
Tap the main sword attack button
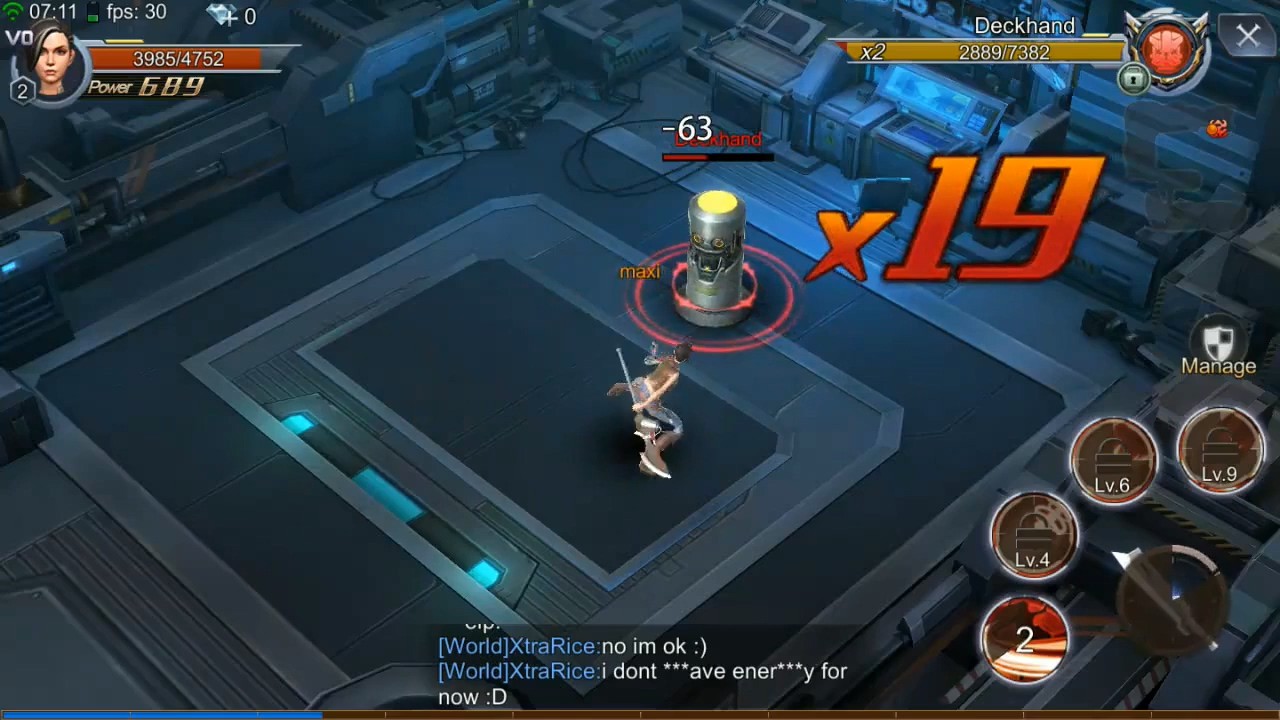1172,598
